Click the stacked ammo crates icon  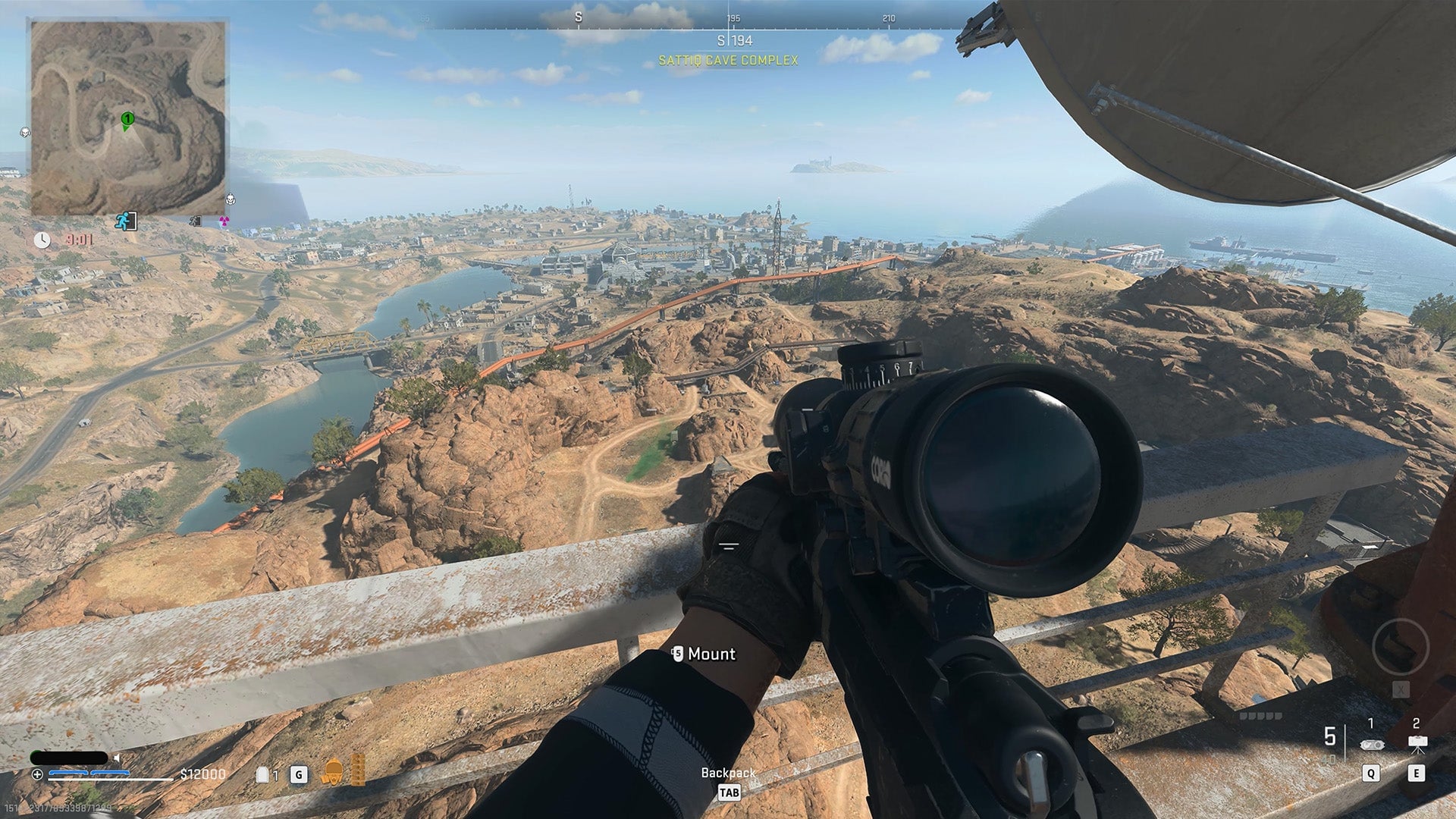[x=358, y=770]
